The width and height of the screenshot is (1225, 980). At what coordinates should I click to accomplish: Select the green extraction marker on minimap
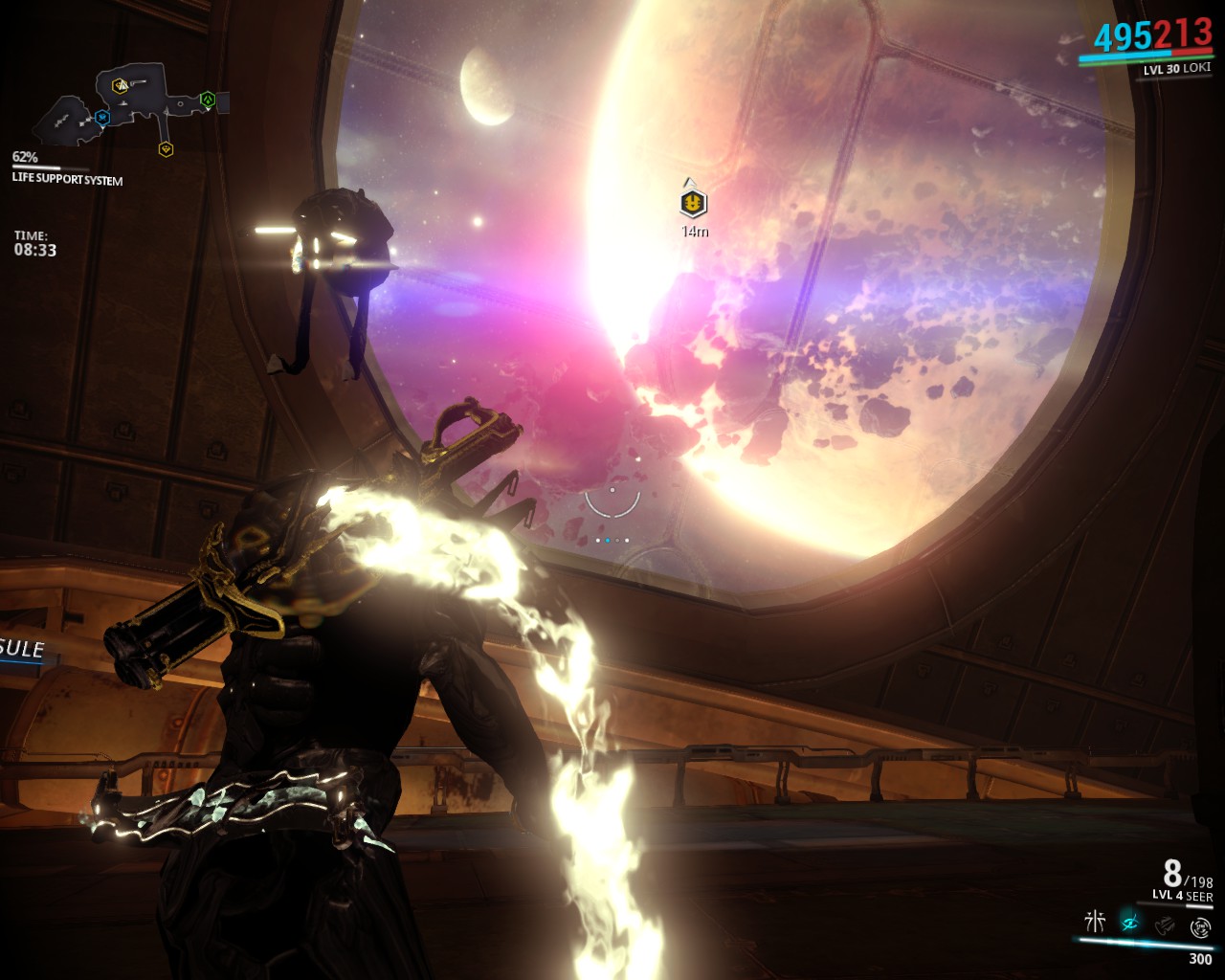coord(208,99)
